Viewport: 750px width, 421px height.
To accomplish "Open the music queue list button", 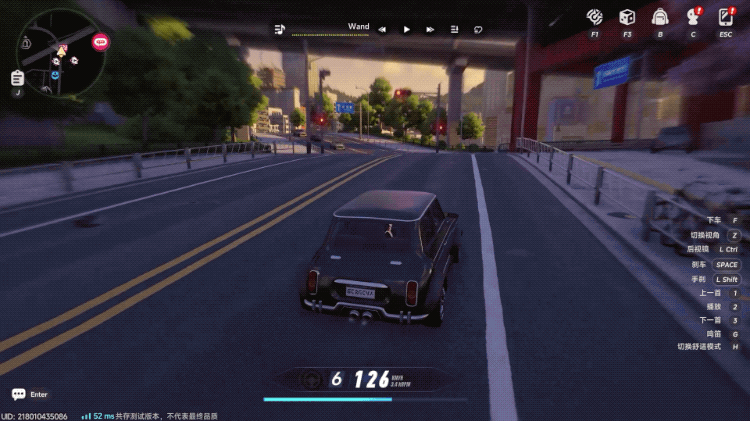I will pyautogui.click(x=454, y=30).
